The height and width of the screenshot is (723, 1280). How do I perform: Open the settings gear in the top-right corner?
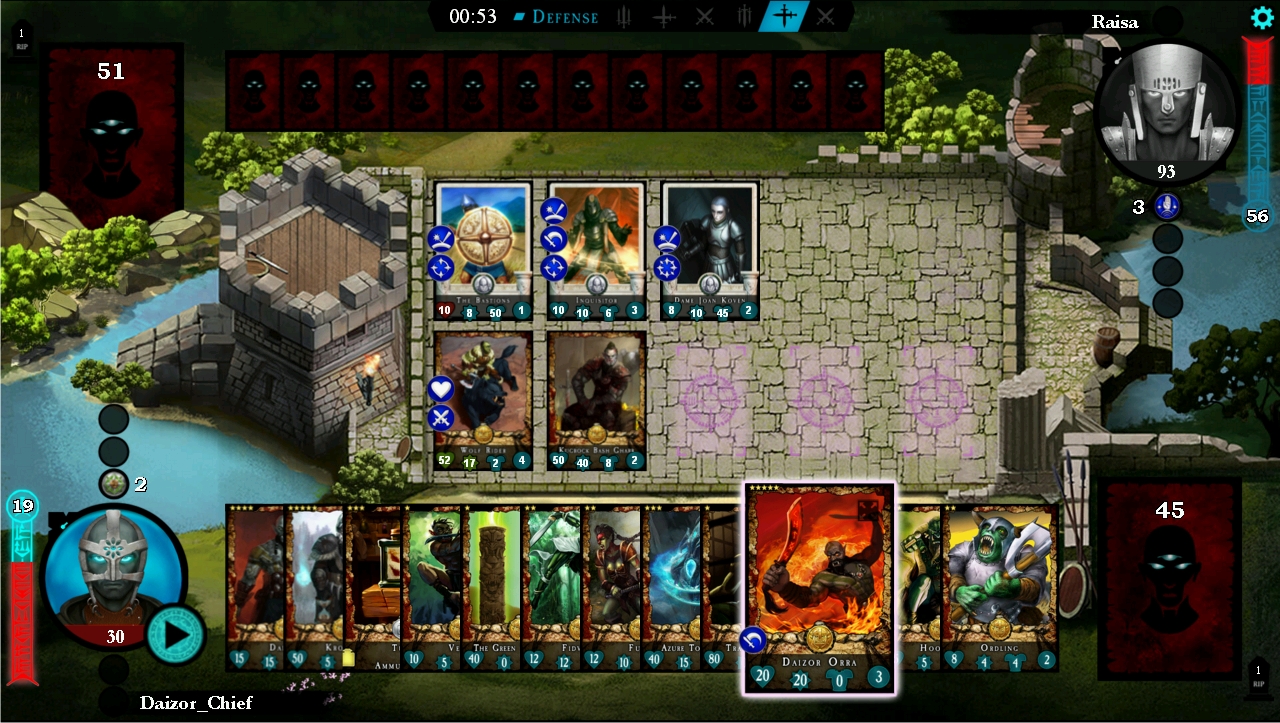coord(1261,17)
